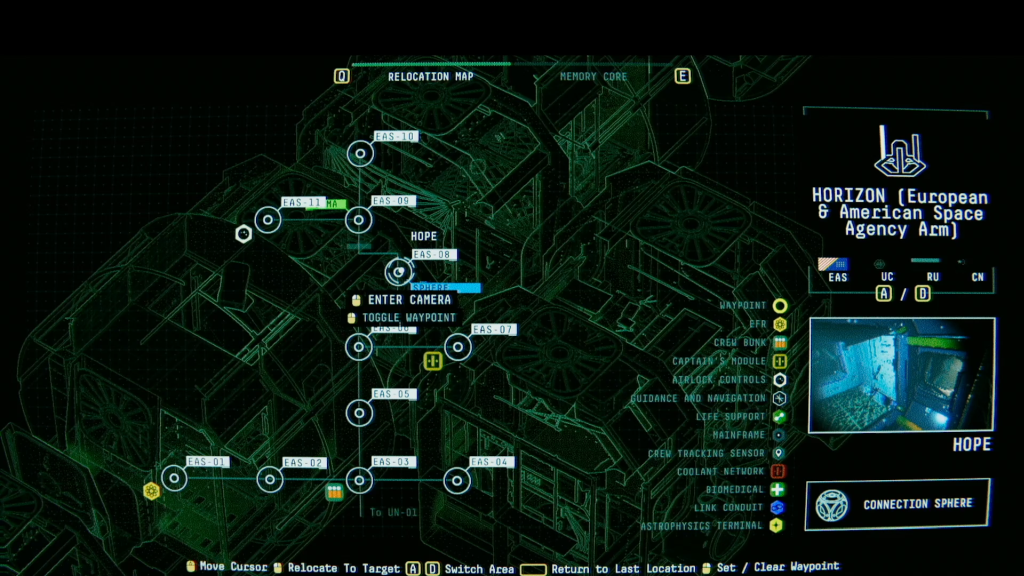This screenshot has width=1024, height=576.
Task: Select the Crew Bunk marker on the map
Action: (x=334, y=492)
